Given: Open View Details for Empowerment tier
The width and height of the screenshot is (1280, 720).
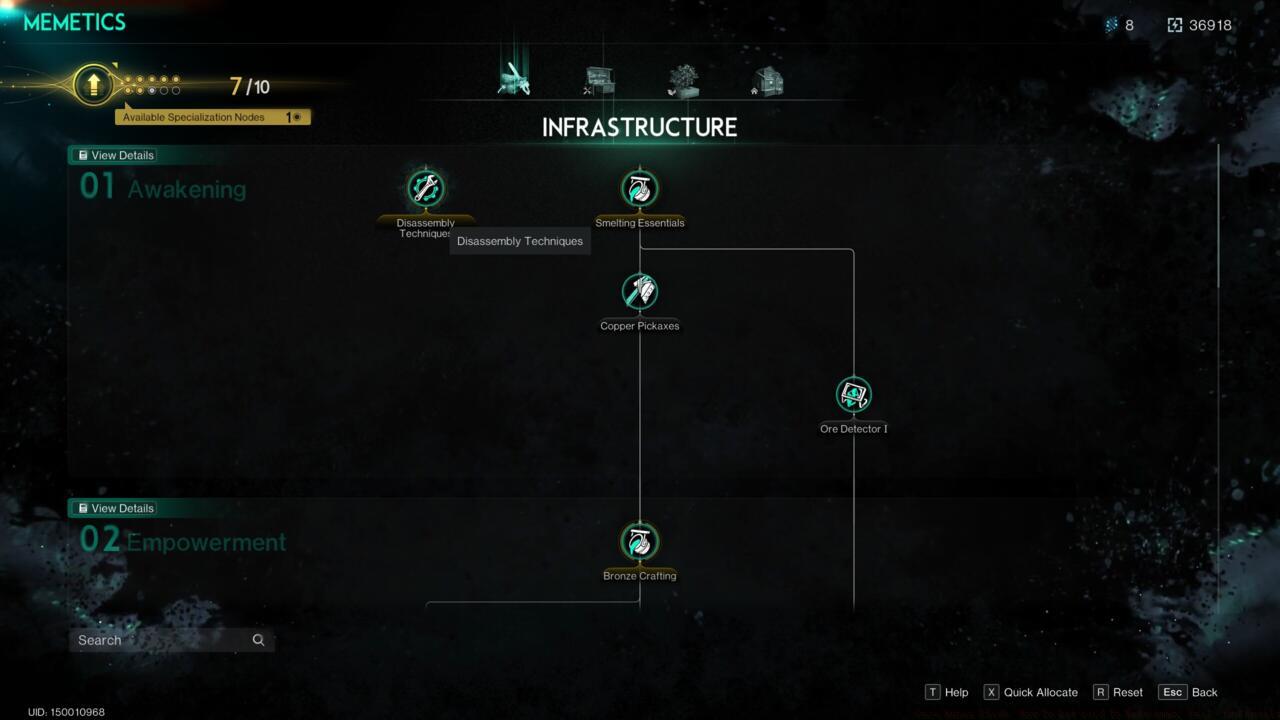Looking at the screenshot, I should click(x=114, y=508).
